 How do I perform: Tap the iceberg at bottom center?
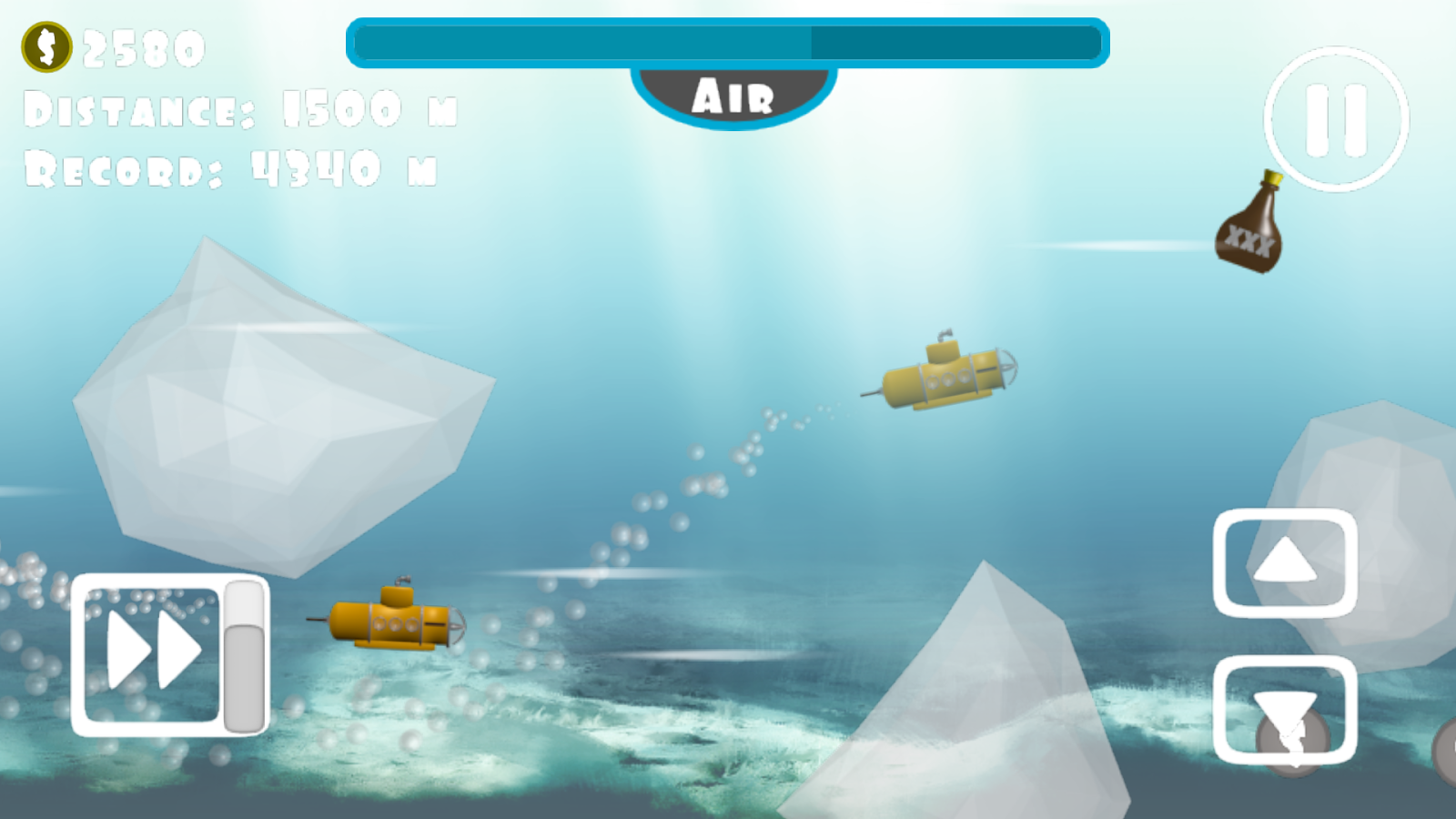pyautogui.click(x=983, y=710)
